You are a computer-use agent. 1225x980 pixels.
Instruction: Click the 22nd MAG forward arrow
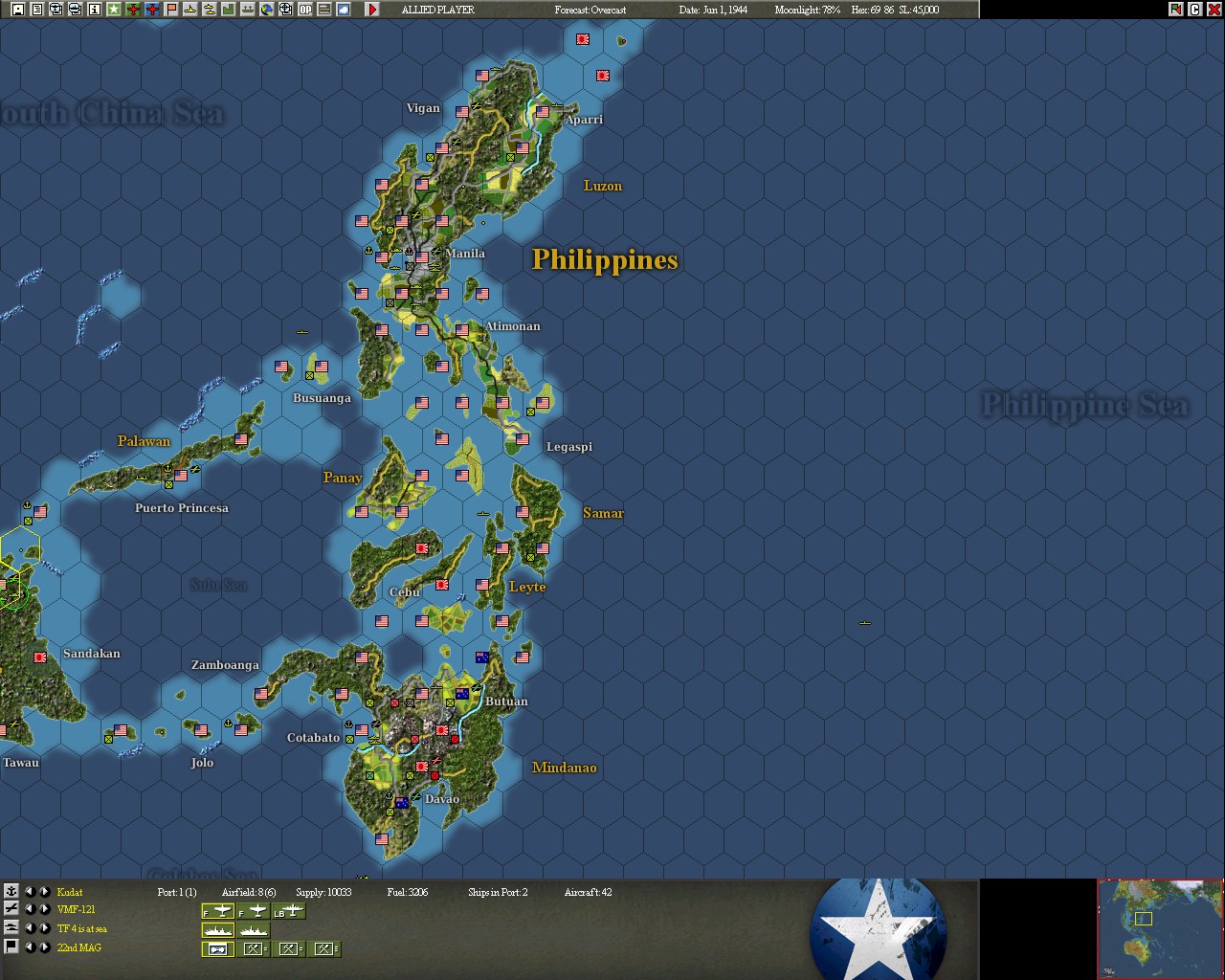point(44,947)
